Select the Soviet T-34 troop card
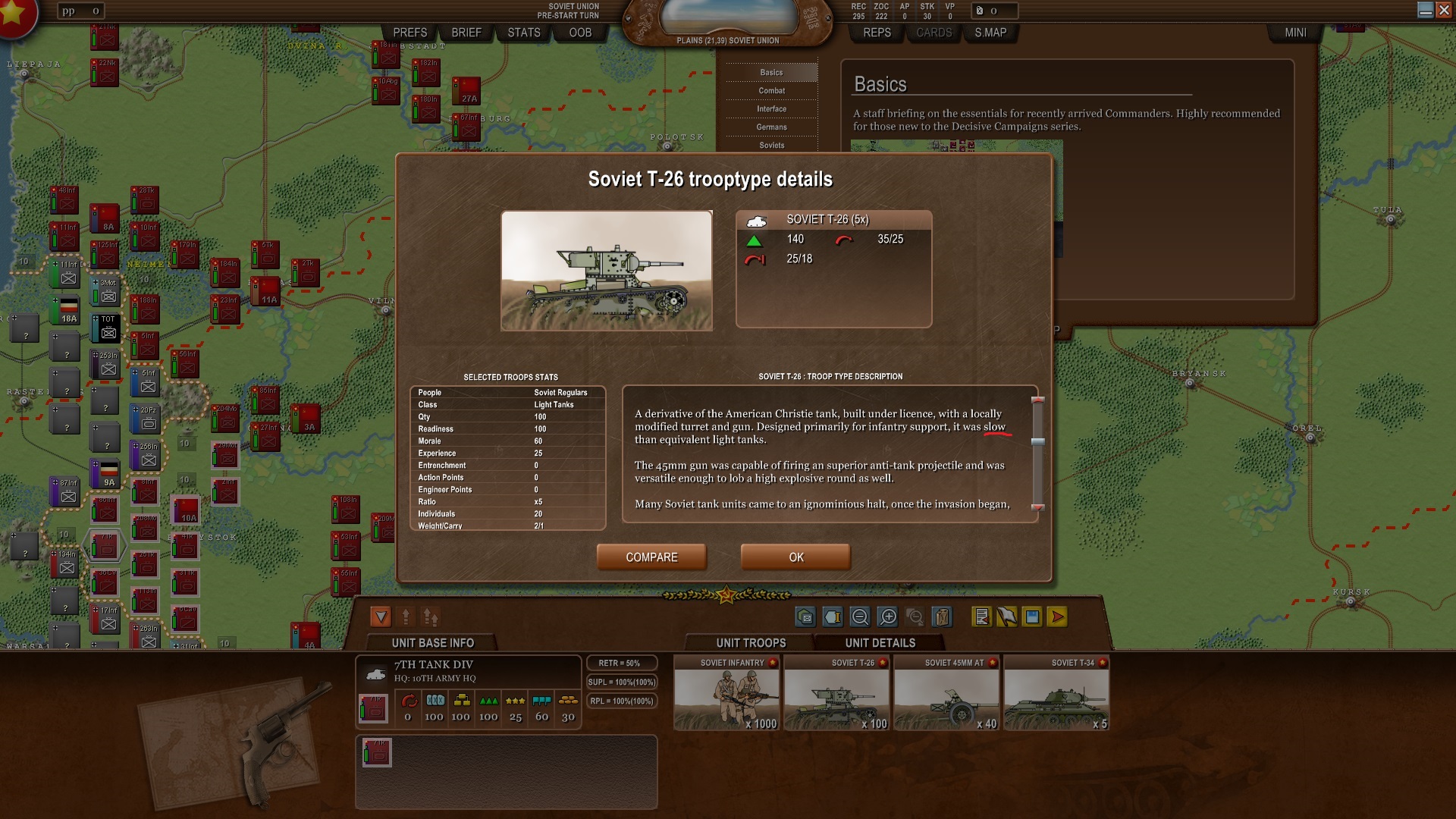This screenshot has height=819, width=1456. [1056, 694]
